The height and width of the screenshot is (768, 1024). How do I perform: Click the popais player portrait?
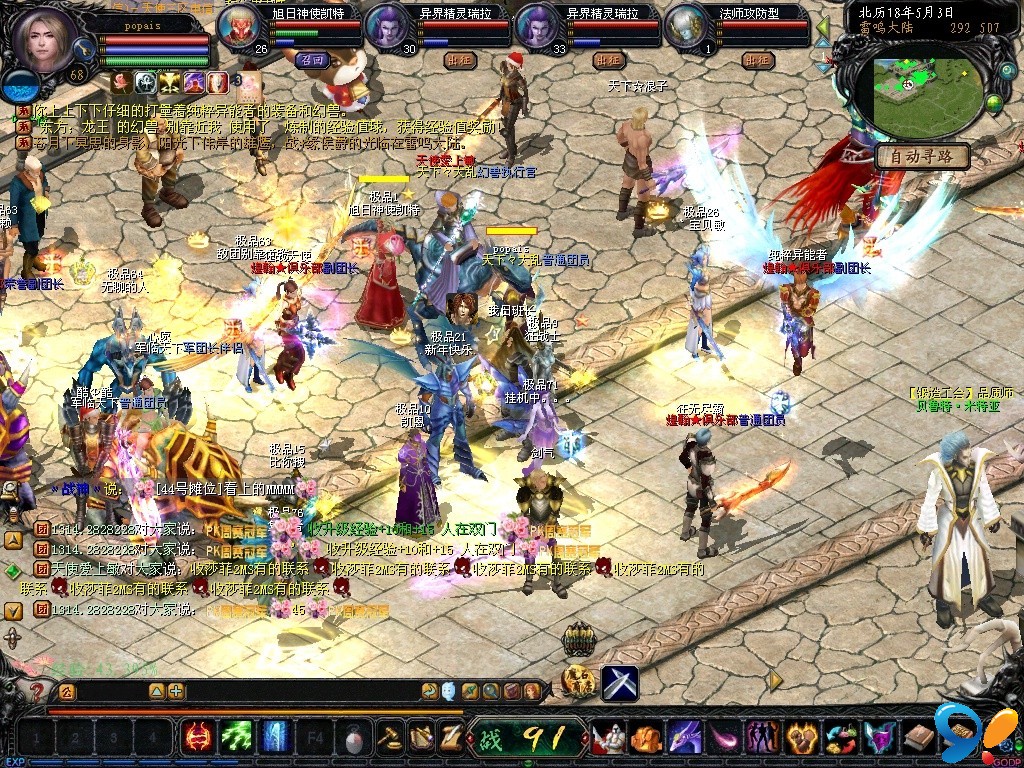[43, 40]
